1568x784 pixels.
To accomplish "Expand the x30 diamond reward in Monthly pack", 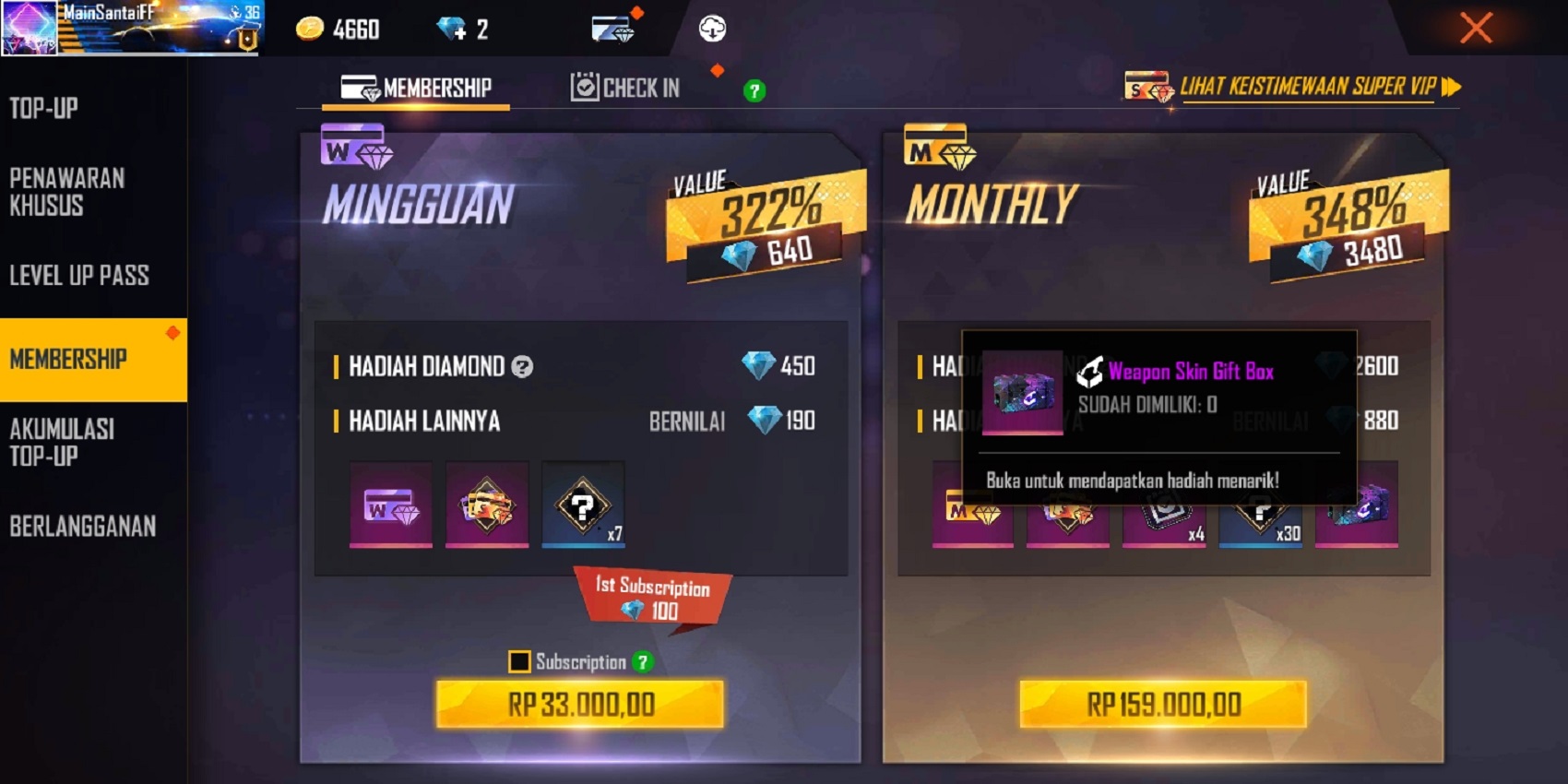I will (1260, 517).
